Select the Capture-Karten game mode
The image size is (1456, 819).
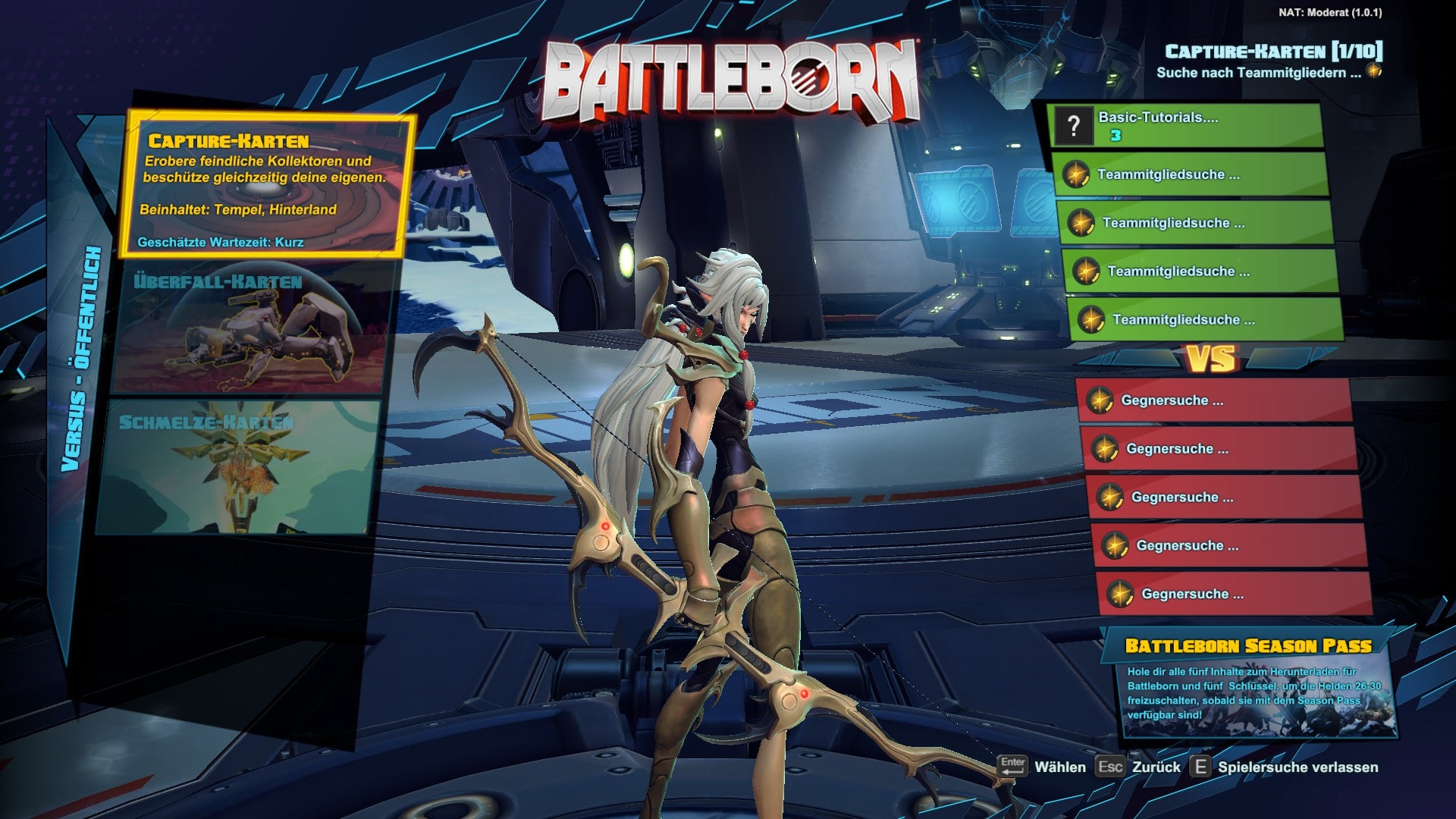[265, 186]
